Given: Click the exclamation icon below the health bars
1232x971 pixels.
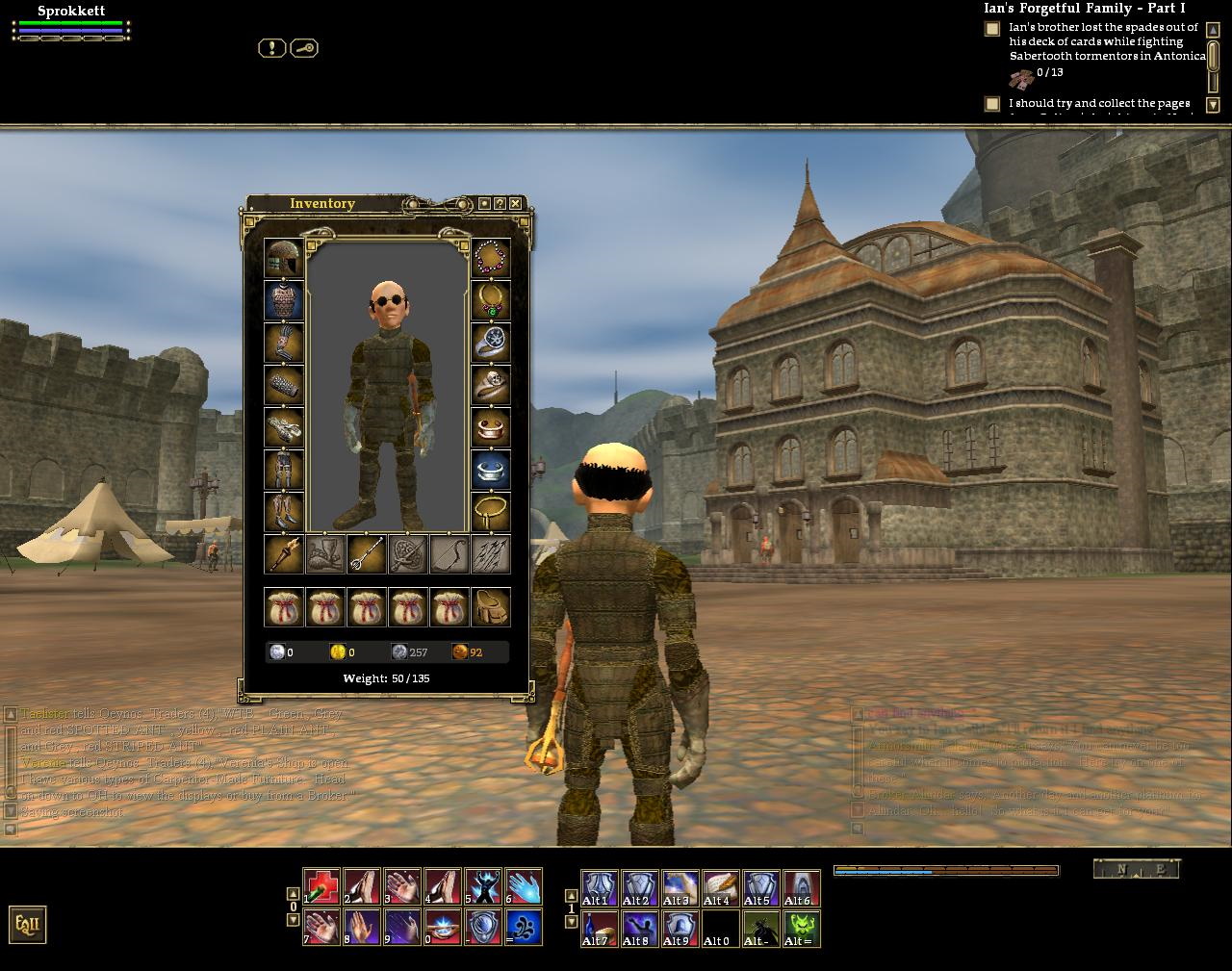Looking at the screenshot, I should tap(272, 48).
